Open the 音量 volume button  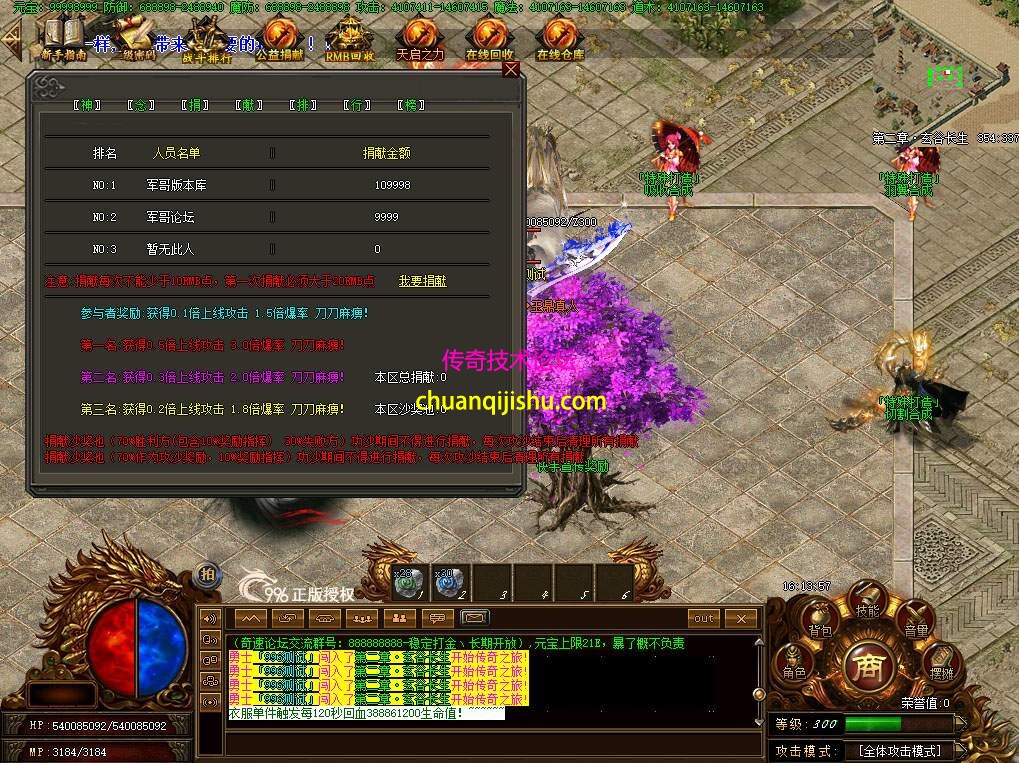pos(915,622)
